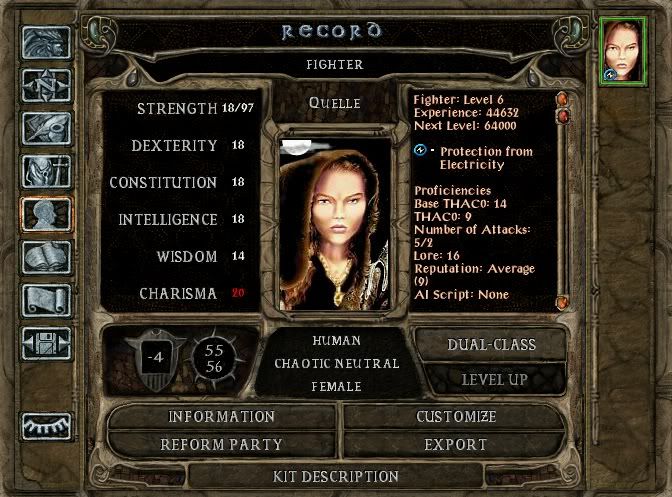Open the priest scroll icon

tap(47, 300)
